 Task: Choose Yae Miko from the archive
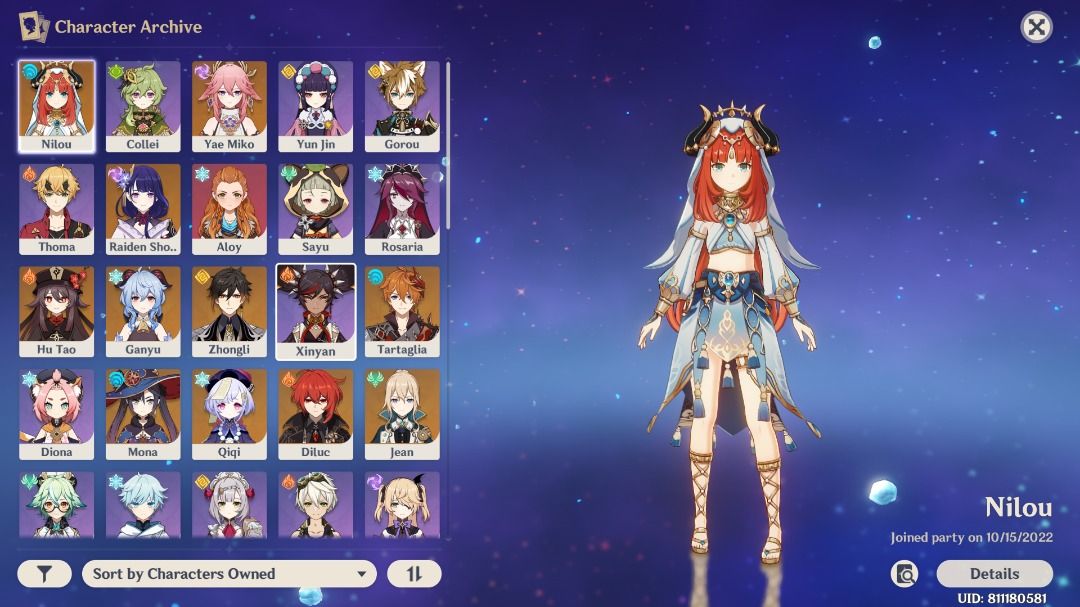pos(229,106)
